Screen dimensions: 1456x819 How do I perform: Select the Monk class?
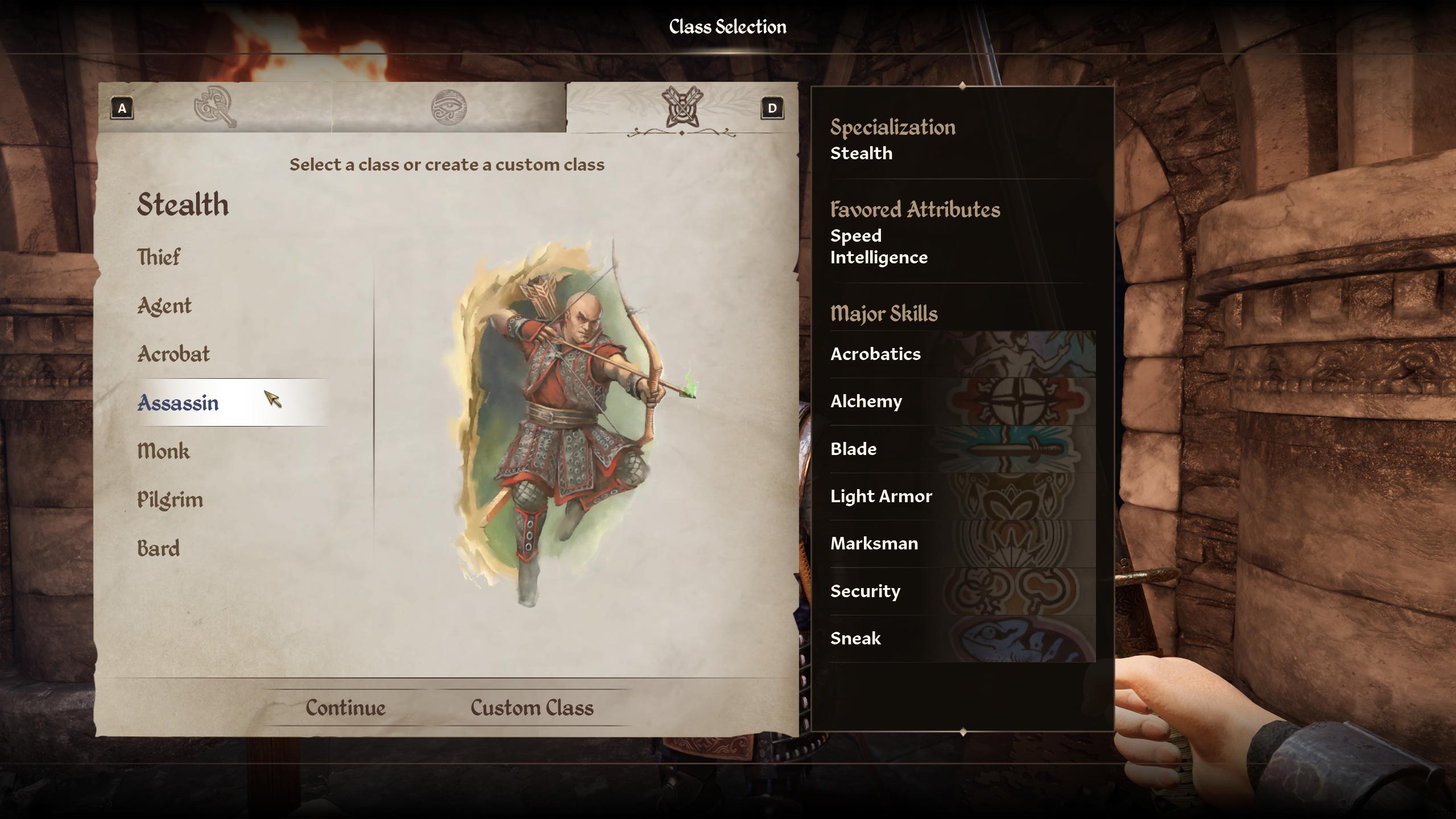coord(163,451)
